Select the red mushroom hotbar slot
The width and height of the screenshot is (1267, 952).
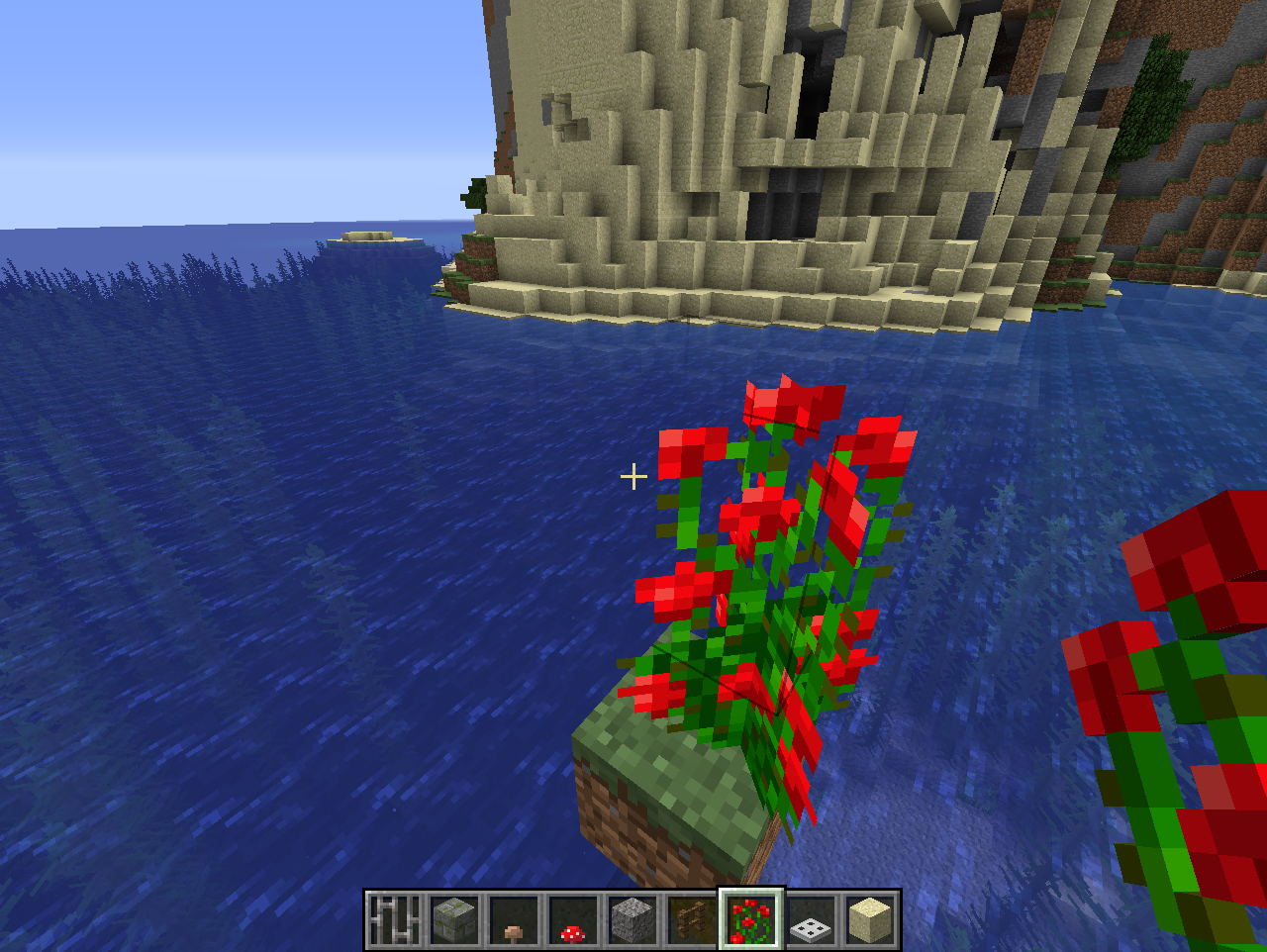point(574,919)
